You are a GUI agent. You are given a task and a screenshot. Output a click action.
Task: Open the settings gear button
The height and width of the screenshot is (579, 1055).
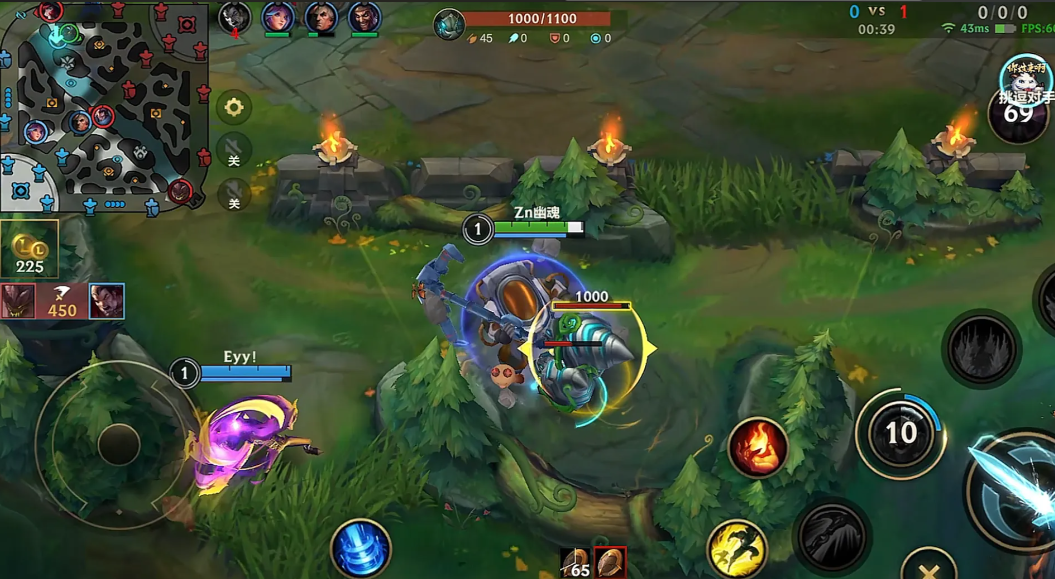234,107
